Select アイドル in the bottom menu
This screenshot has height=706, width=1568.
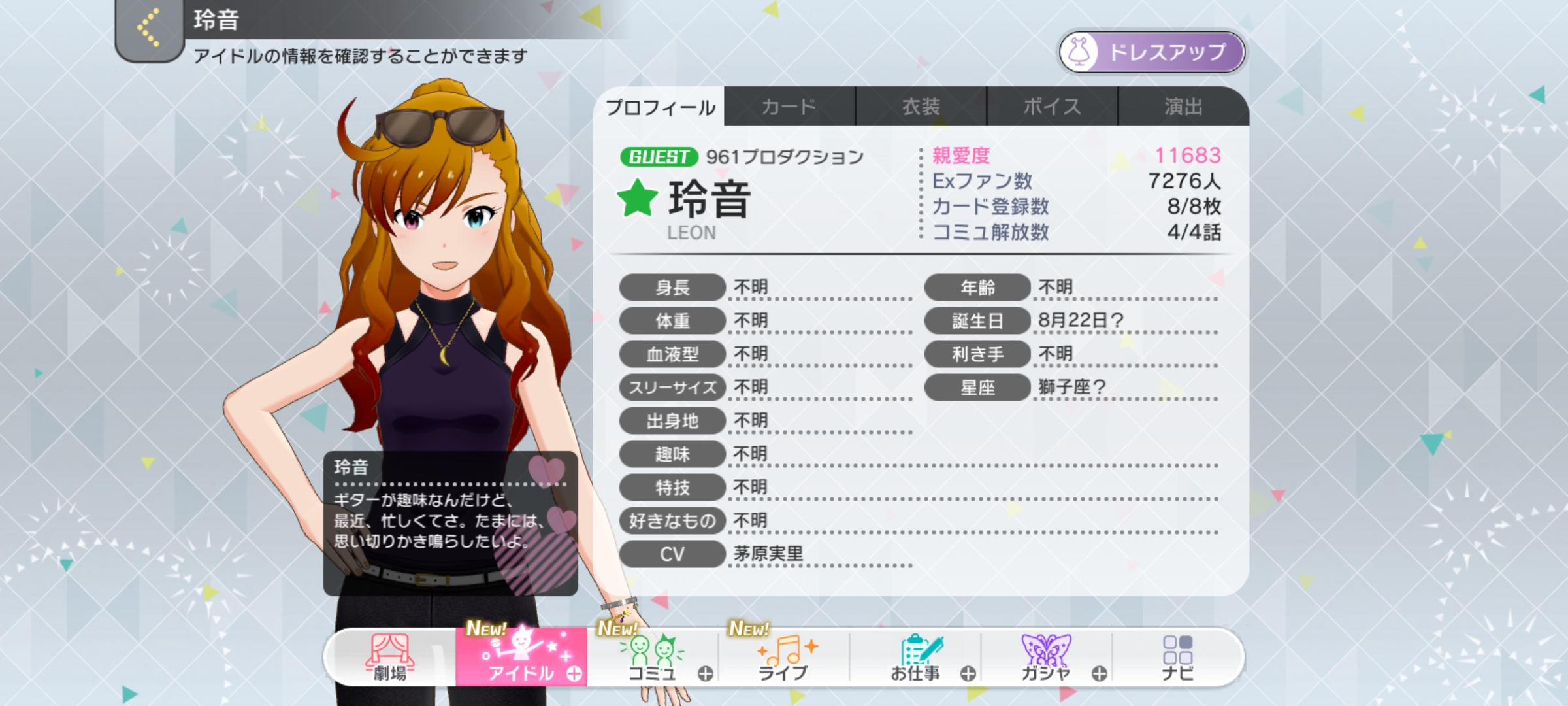pyautogui.click(x=521, y=658)
